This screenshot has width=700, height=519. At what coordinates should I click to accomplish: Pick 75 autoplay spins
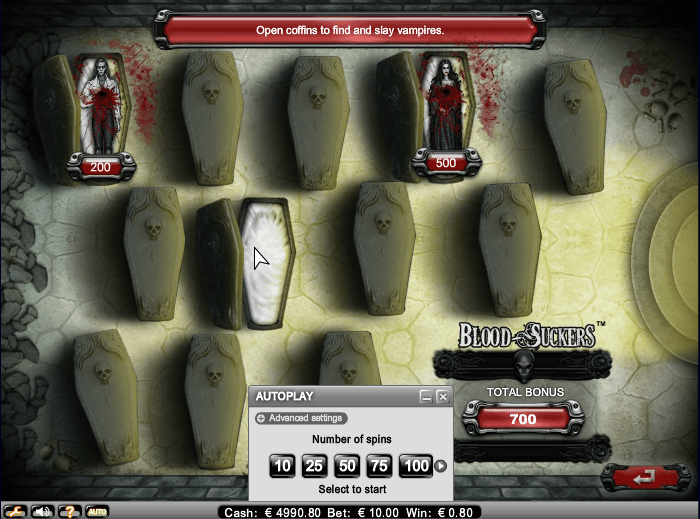(x=379, y=466)
